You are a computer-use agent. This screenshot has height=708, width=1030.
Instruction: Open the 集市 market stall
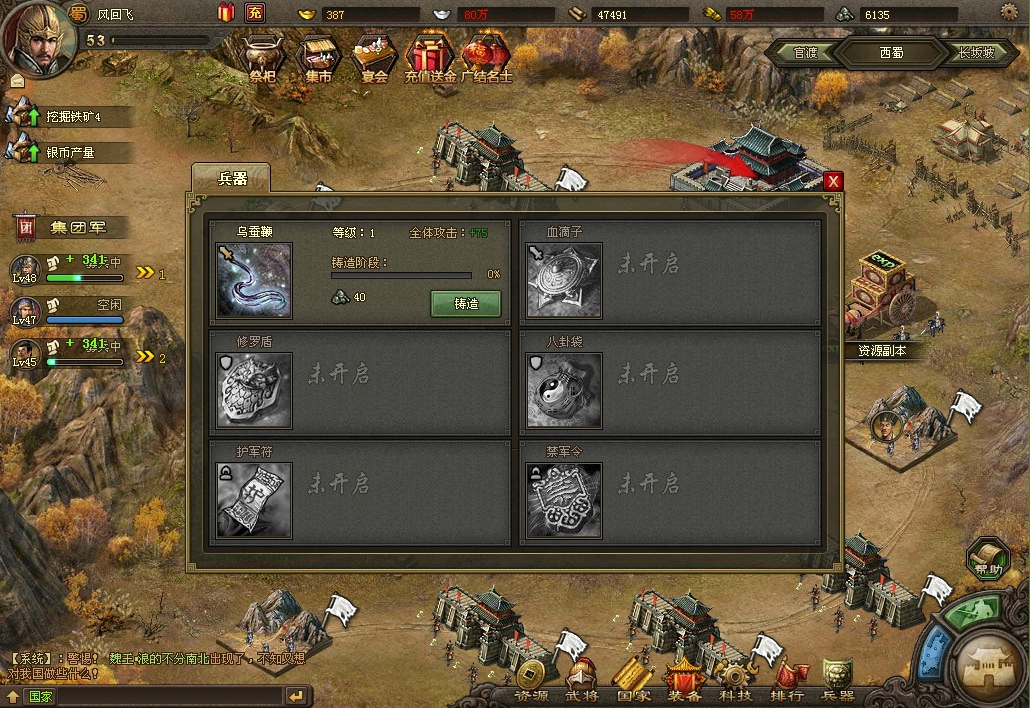(319, 57)
